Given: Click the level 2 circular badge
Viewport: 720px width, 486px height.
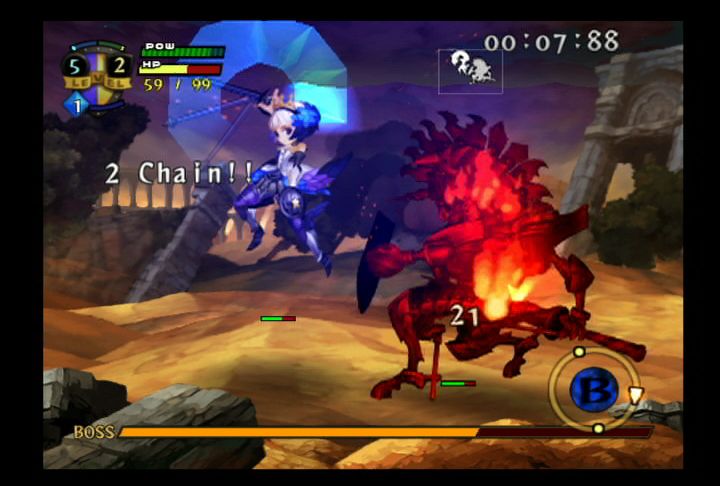Looking at the screenshot, I should pyautogui.click(x=116, y=66).
